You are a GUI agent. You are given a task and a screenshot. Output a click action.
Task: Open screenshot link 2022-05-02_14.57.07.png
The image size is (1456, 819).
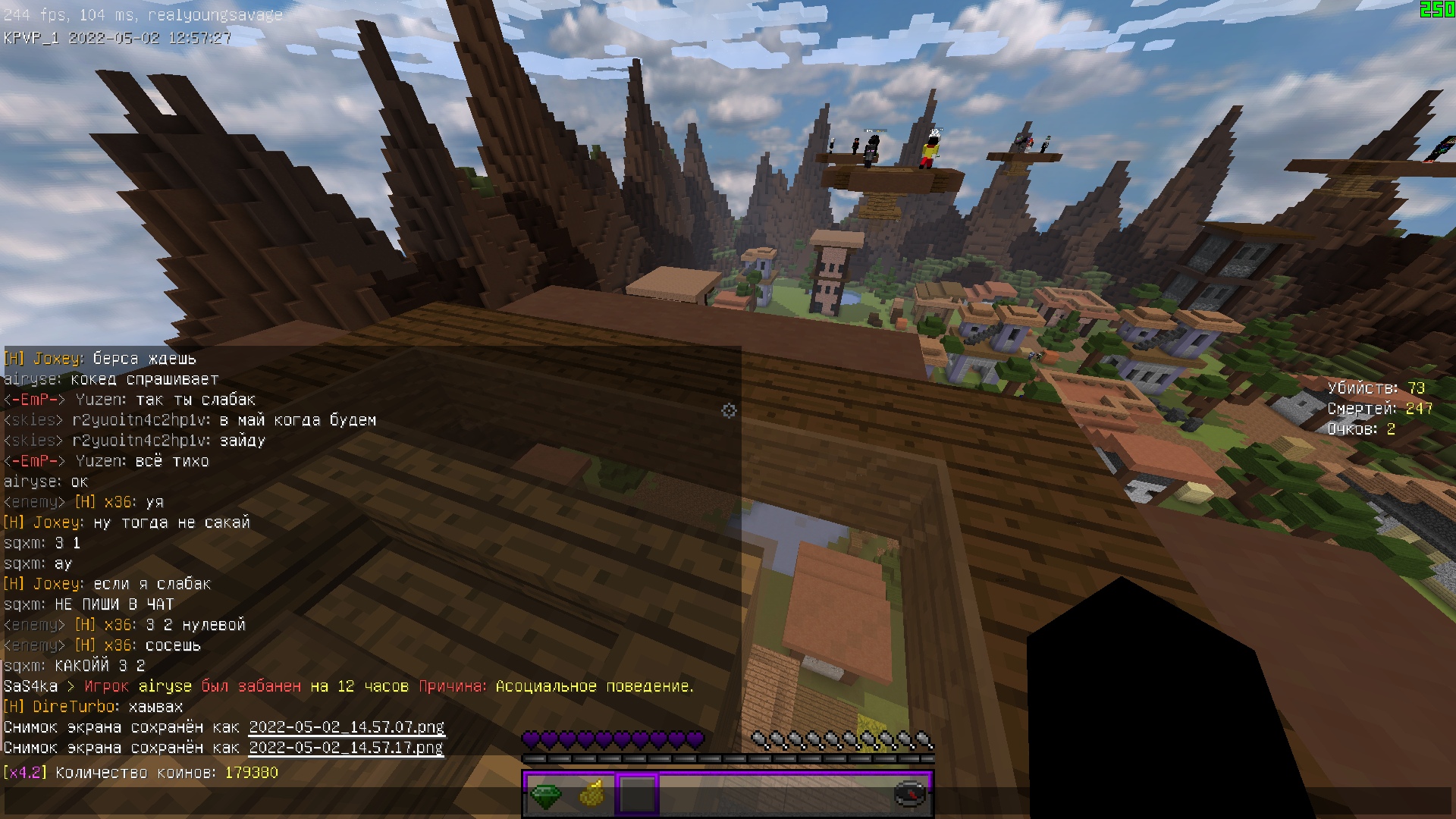(x=347, y=726)
